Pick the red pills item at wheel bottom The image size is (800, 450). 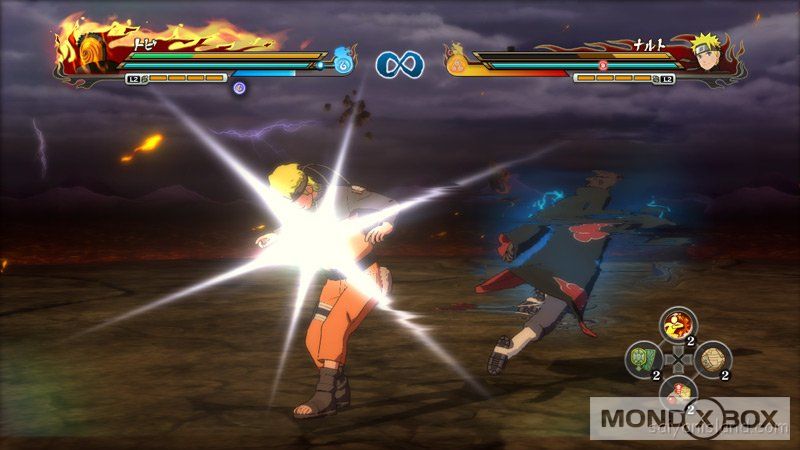[x=678, y=391]
